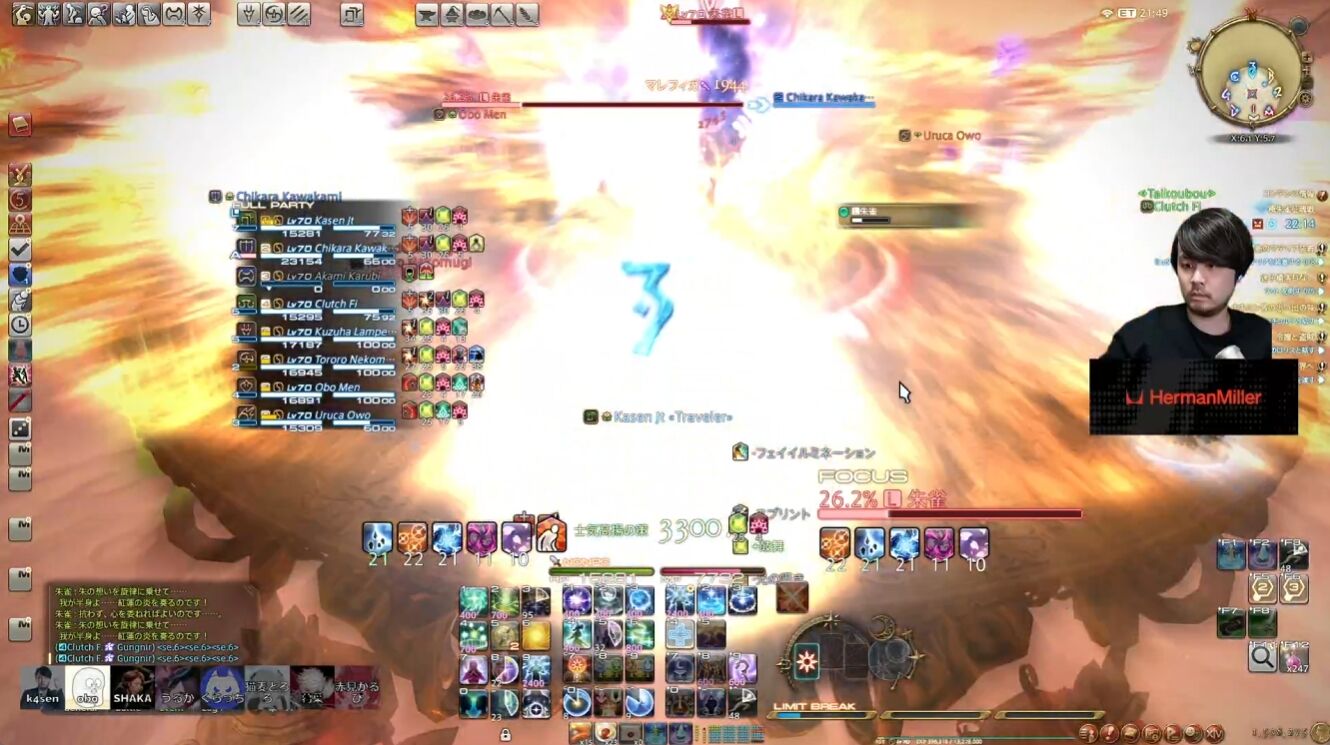Viewport: 1330px width, 745px height.
Task: Click the Limit Break gauge
Action: click(x=820, y=715)
